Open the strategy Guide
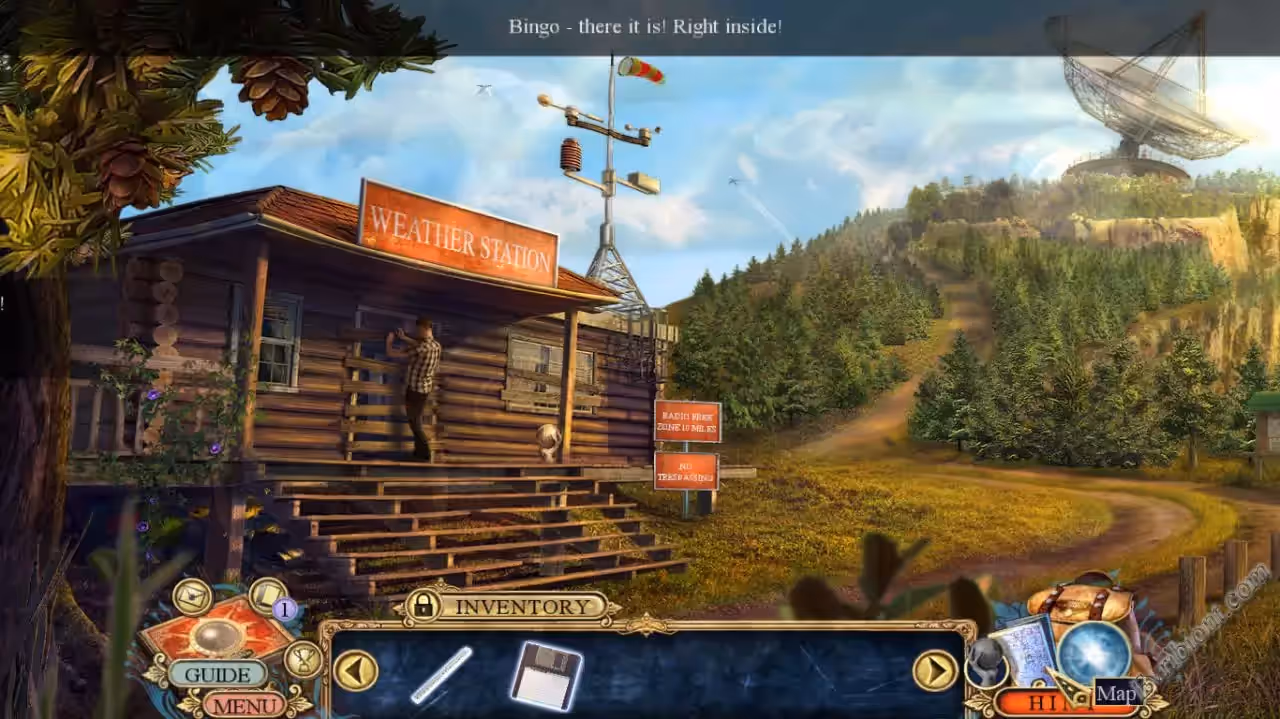This screenshot has height=719, width=1280. pyautogui.click(x=217, y=674)
